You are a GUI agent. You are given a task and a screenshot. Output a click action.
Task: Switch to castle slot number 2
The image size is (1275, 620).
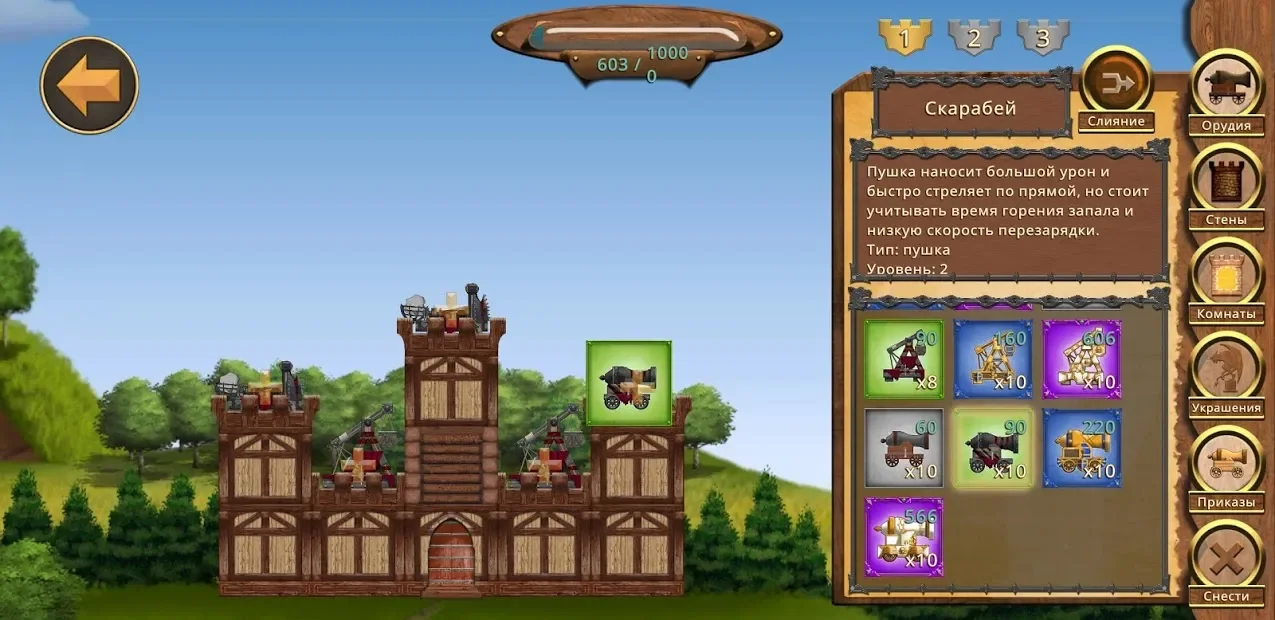974,38
